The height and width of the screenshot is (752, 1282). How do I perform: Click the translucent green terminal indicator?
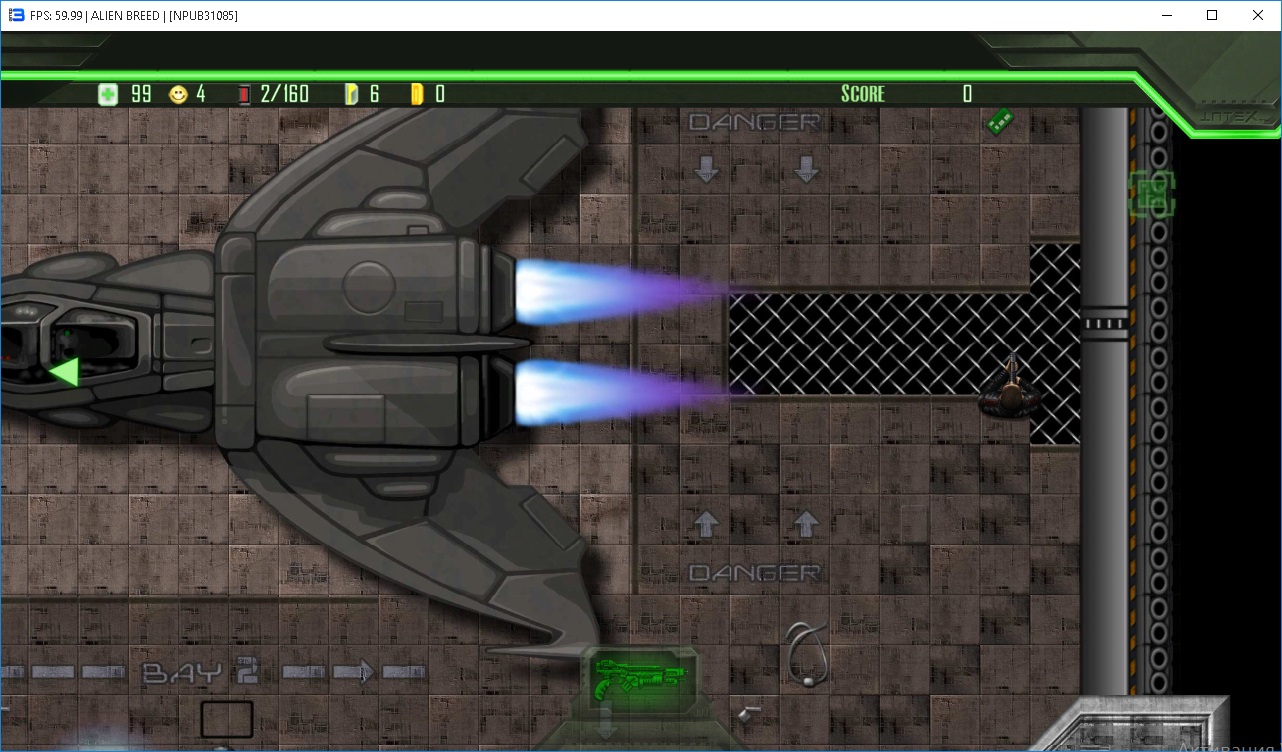click(x=1151, y=193)
